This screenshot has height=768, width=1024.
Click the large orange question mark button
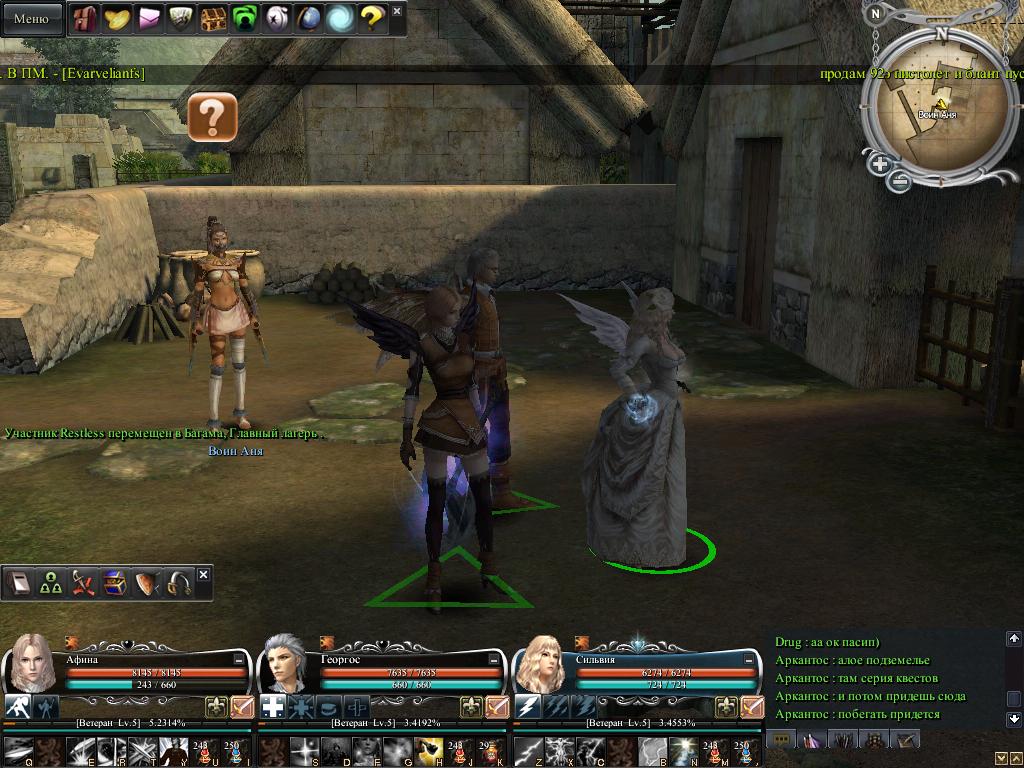[x=212, y=117]
